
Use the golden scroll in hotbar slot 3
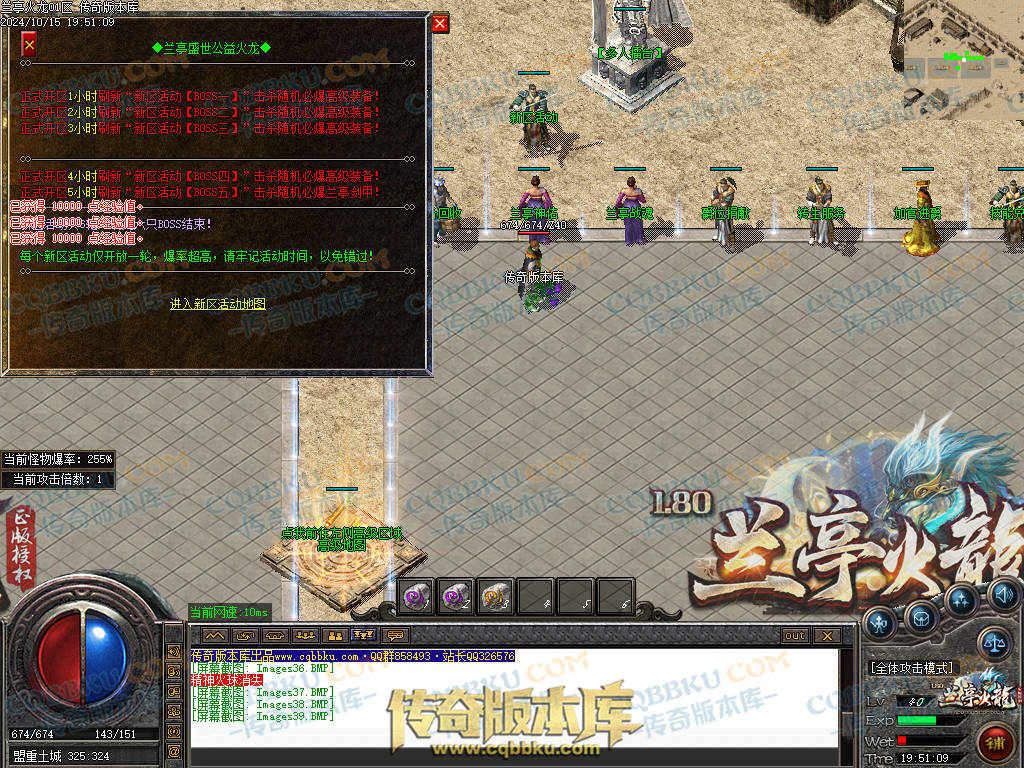click(496, 597)
